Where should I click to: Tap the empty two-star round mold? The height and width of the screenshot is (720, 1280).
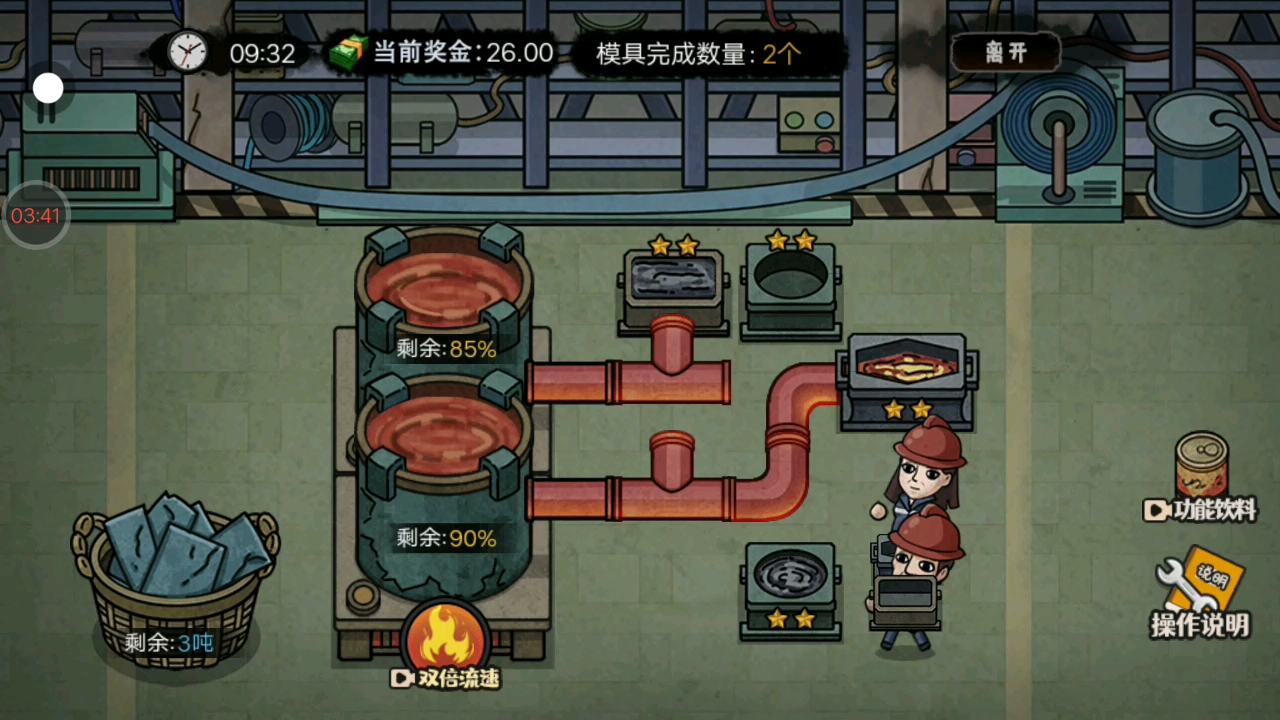(790, 285)
